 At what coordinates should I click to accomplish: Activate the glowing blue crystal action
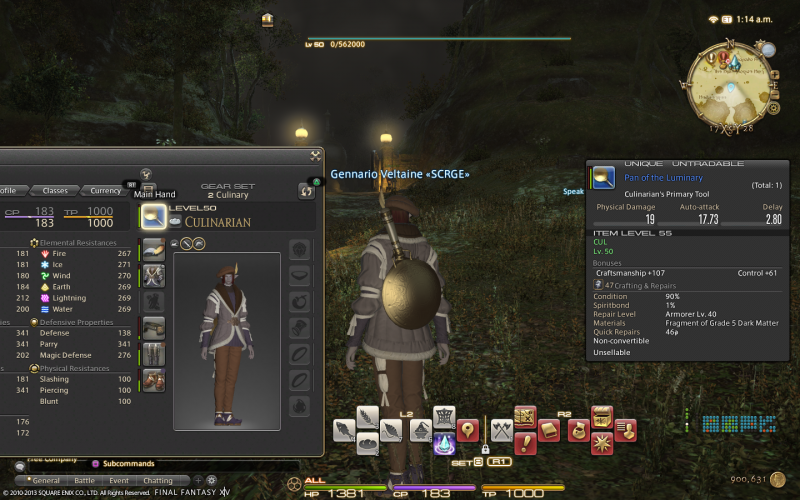pyautogui.click(x=444, y=445)
